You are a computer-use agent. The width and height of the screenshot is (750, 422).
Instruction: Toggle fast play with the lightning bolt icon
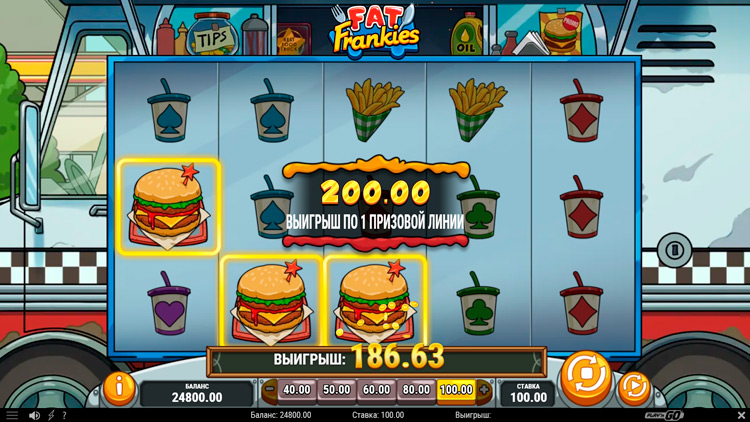tap(51, 415)
